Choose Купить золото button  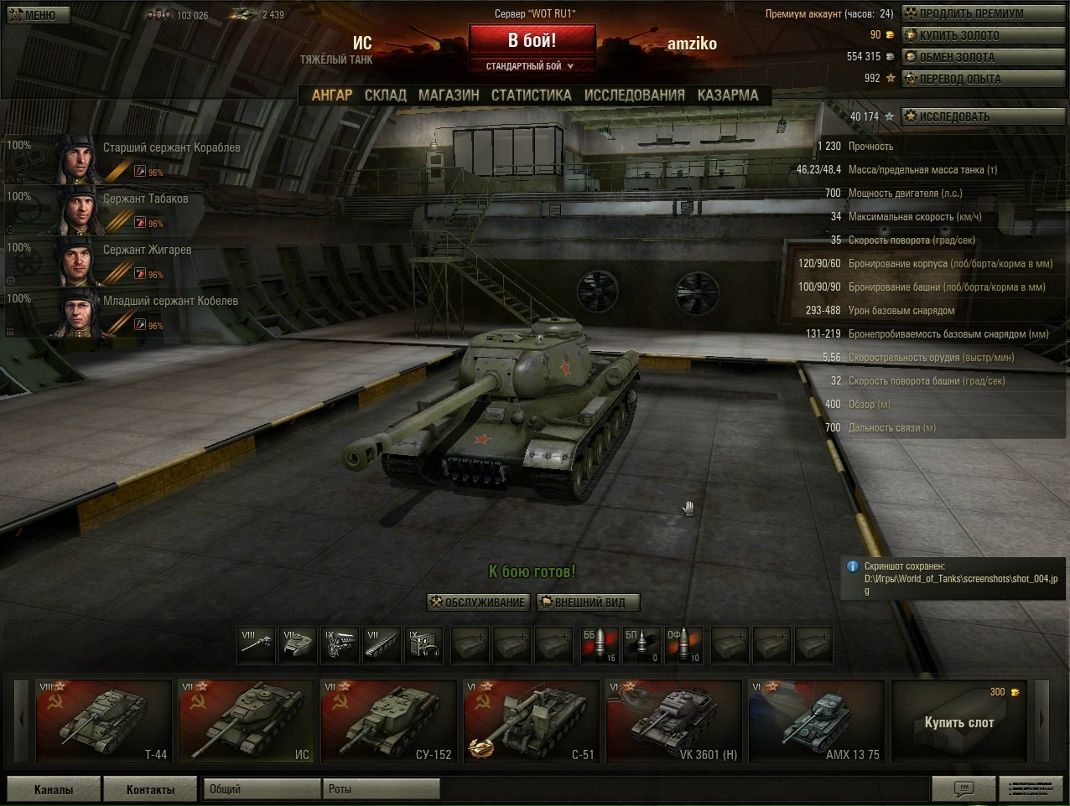pos(982,35)
